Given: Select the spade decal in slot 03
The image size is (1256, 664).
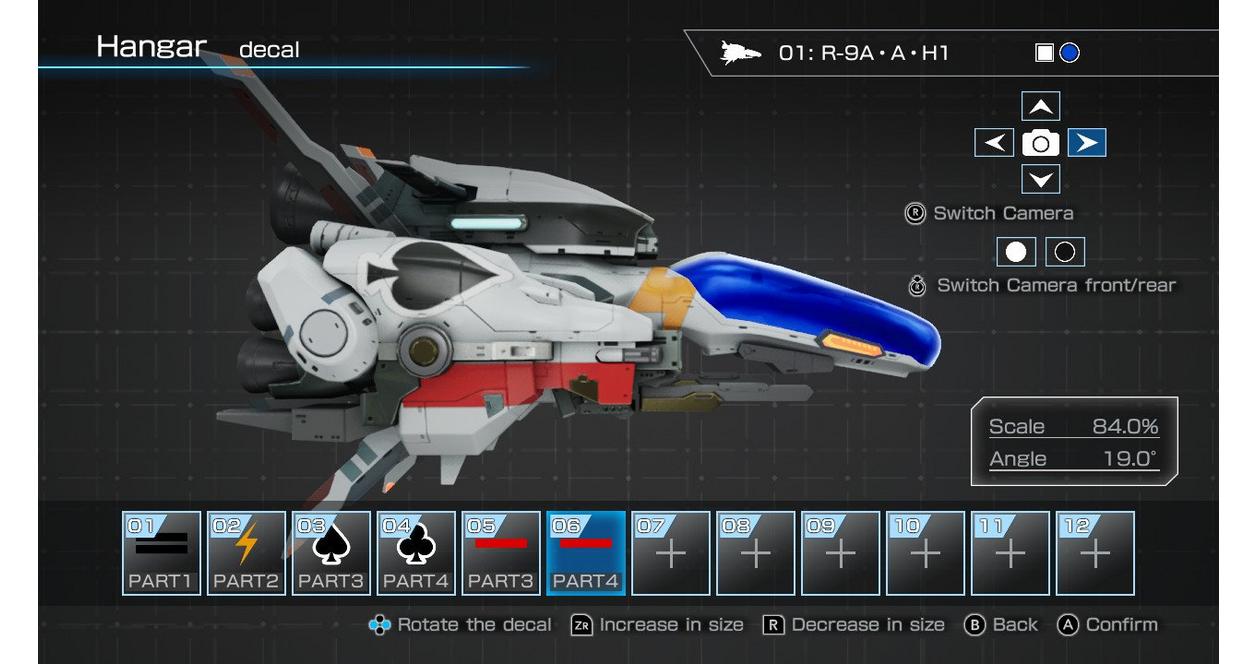Looking at the screenshot, I should pyautogui.click(x=331, y=553).
